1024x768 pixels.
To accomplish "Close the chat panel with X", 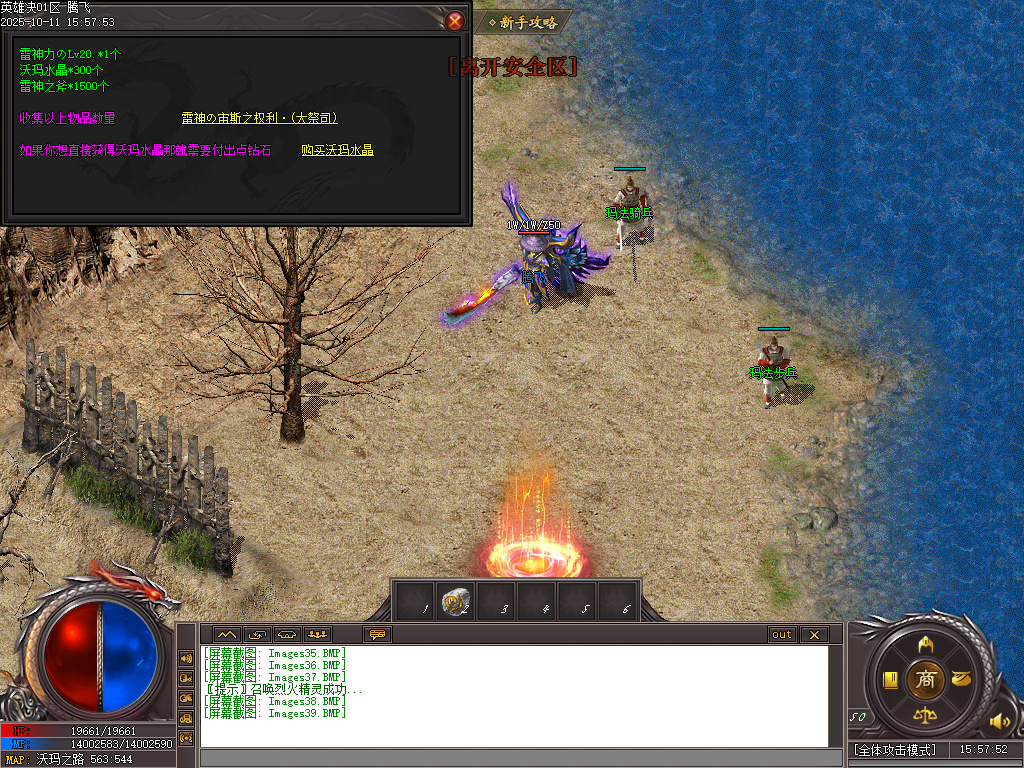I will tap(814, 634).
